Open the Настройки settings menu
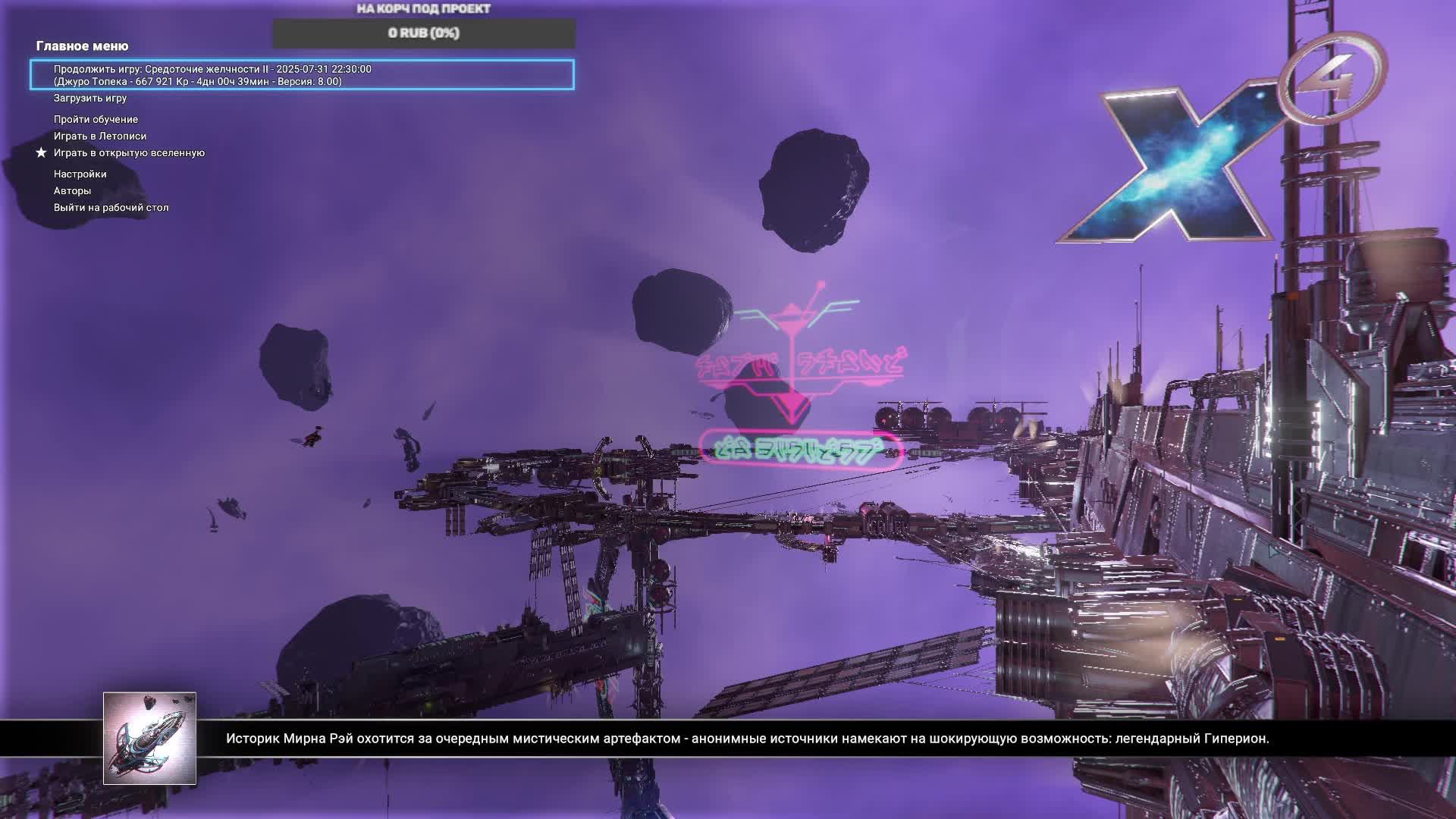This screenshot has width=1456, height=819. tap(80, 174)
